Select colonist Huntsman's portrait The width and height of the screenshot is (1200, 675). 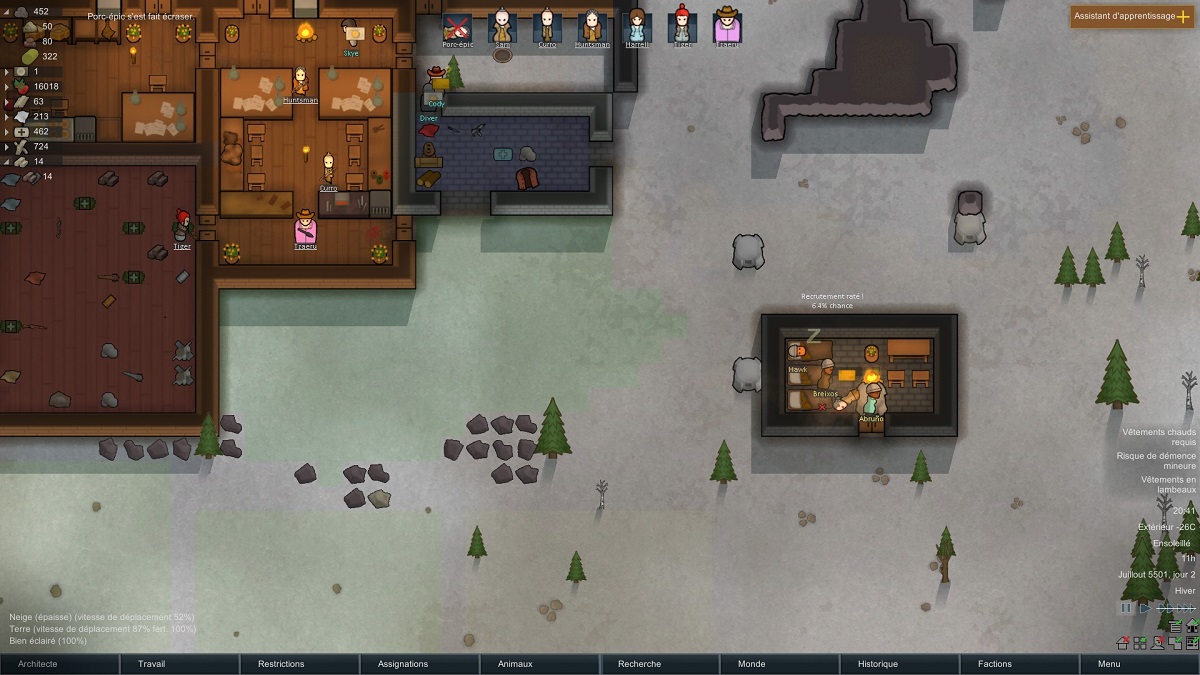[592, 26]
